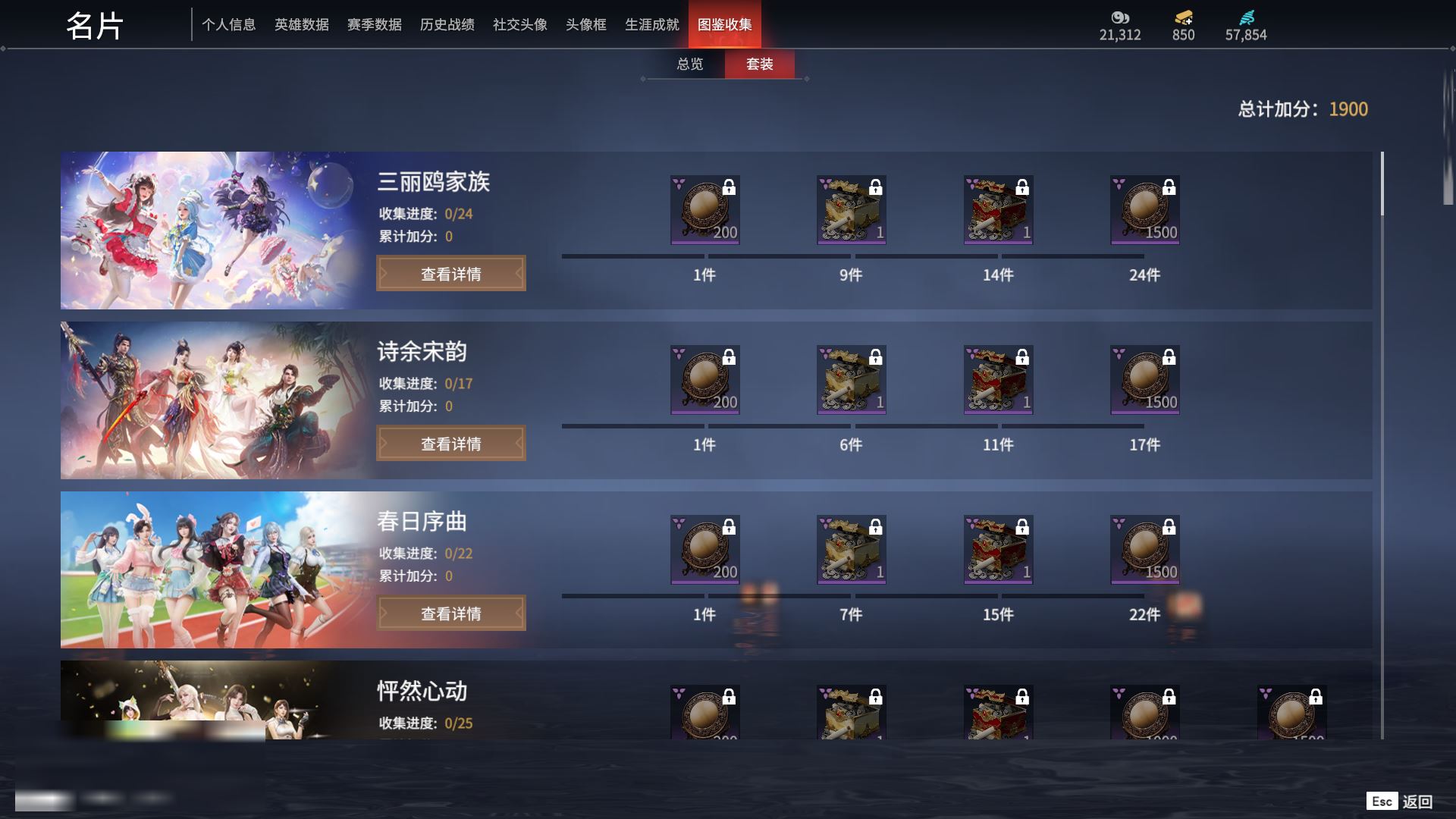Screen dimensions: 1456x819
Task: Open the 历史战绩 tab
Action: coord(447,25)
